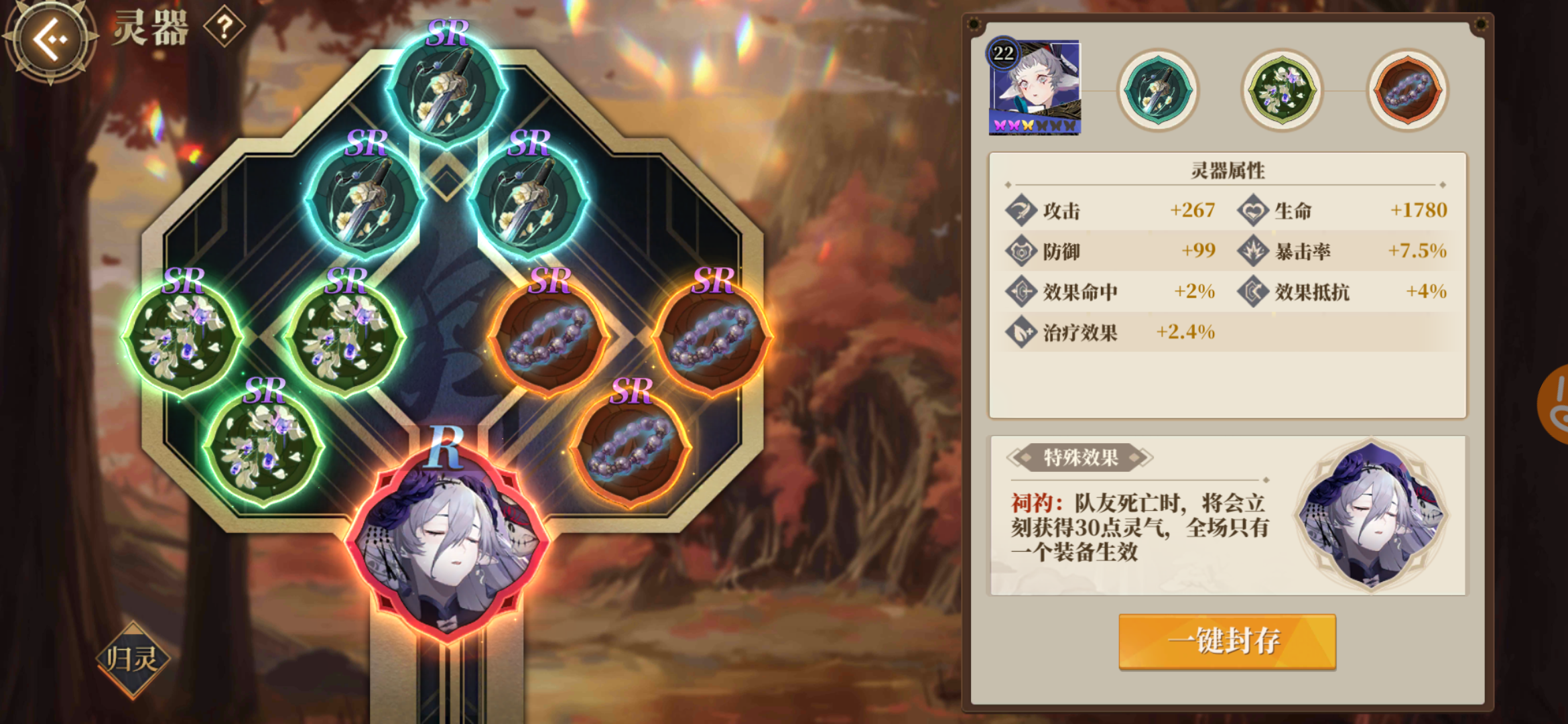Switch to the orange bead equipment category circle
The image size is (1568, 724).
(1405, 89)
